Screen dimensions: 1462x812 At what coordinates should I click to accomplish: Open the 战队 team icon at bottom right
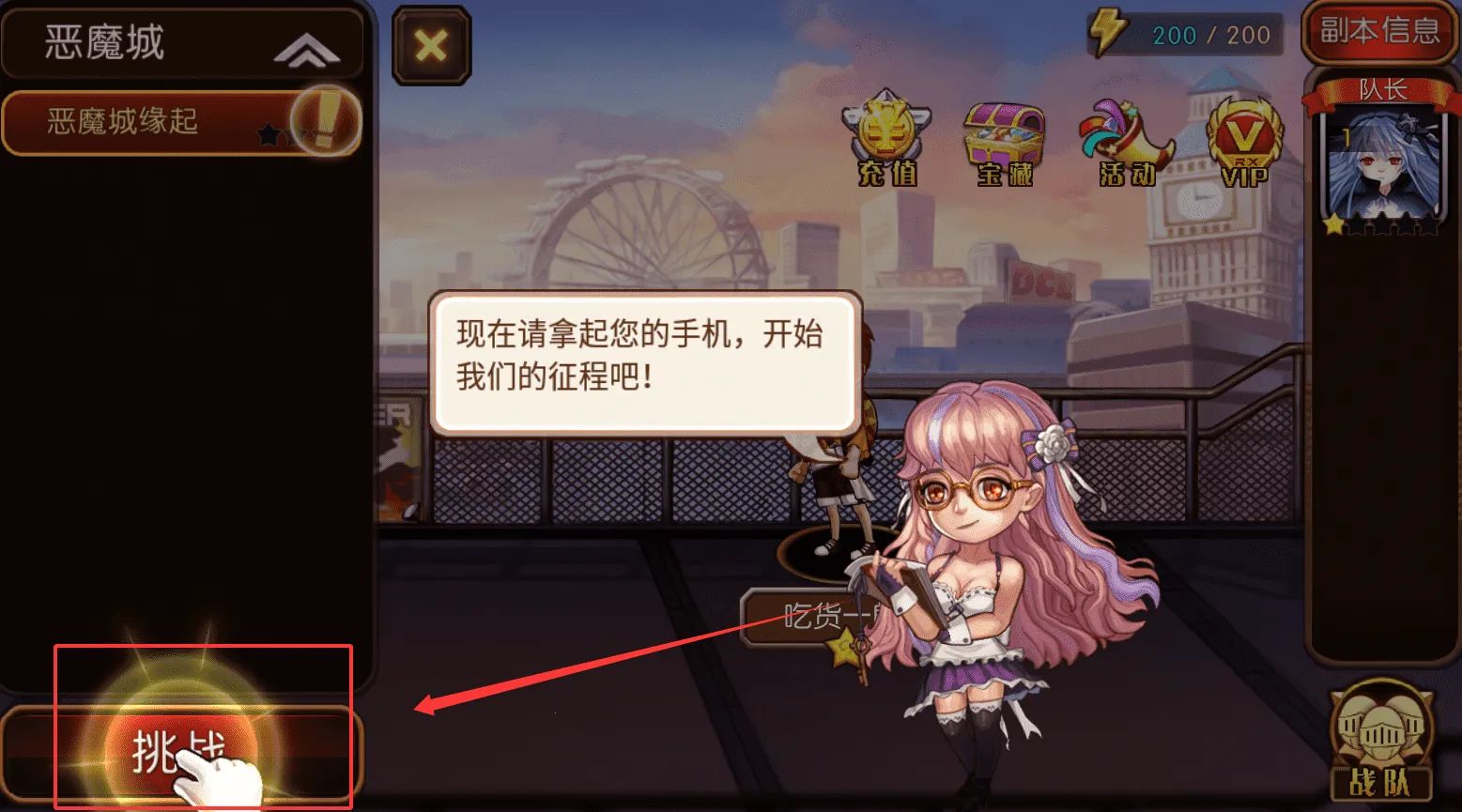(1380, 742)
